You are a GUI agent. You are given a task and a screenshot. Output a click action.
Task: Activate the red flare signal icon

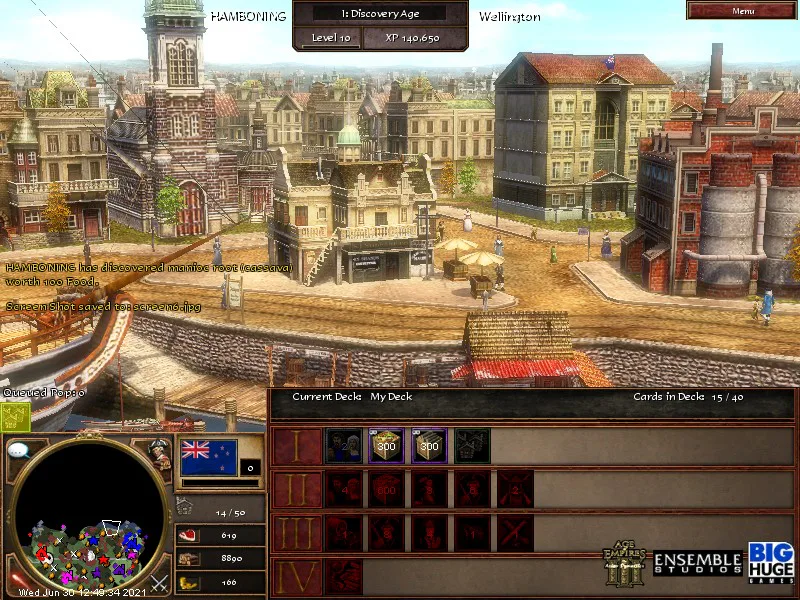14,578
